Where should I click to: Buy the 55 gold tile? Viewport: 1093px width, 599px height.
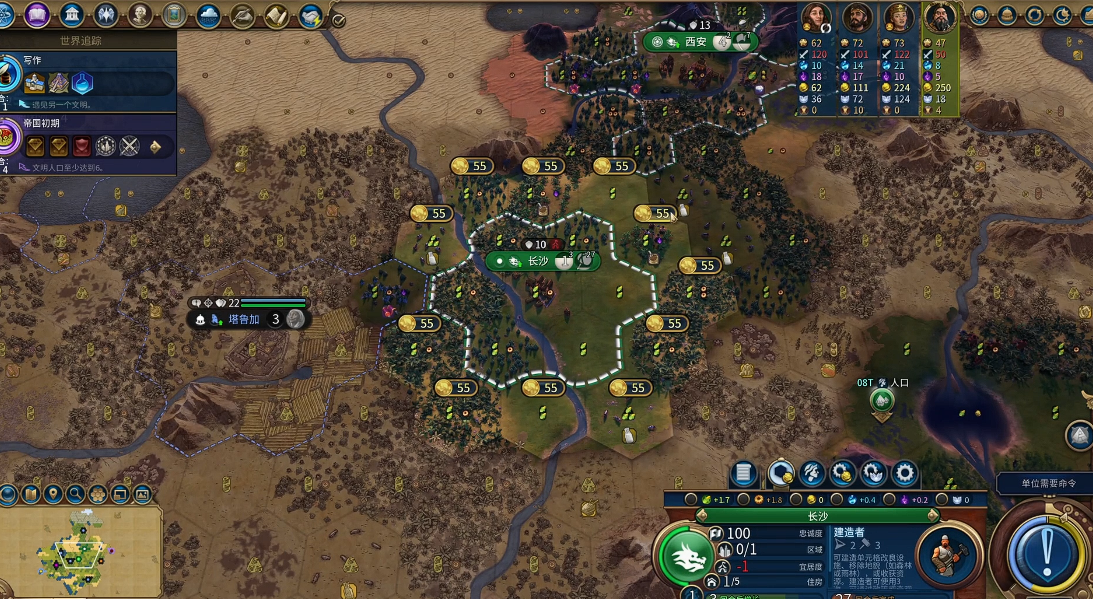(x=545, y=166)
